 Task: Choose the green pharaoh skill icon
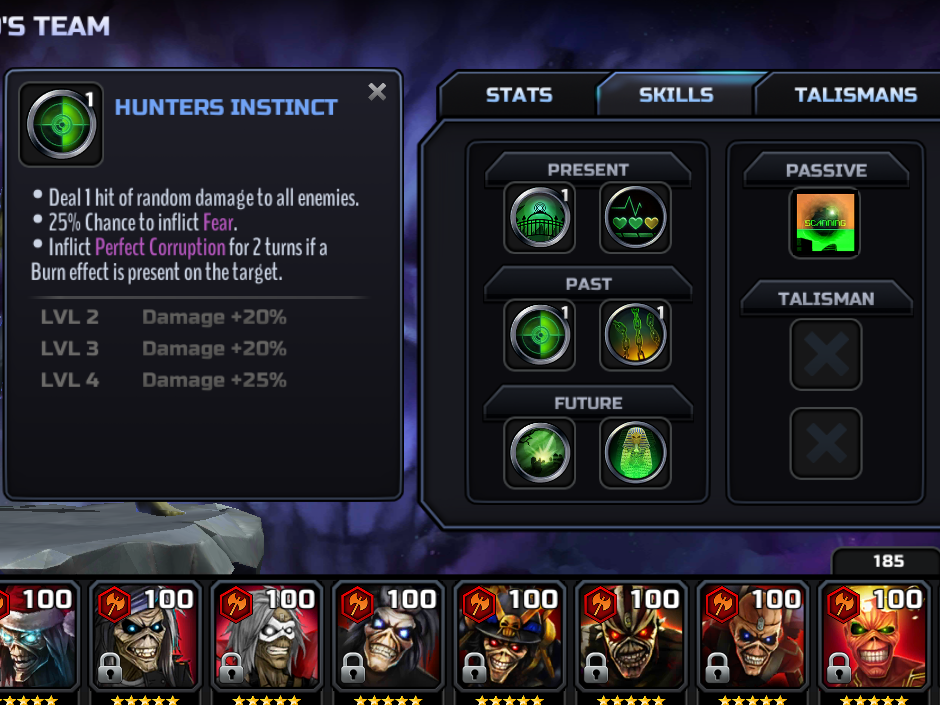pos(635,452)
